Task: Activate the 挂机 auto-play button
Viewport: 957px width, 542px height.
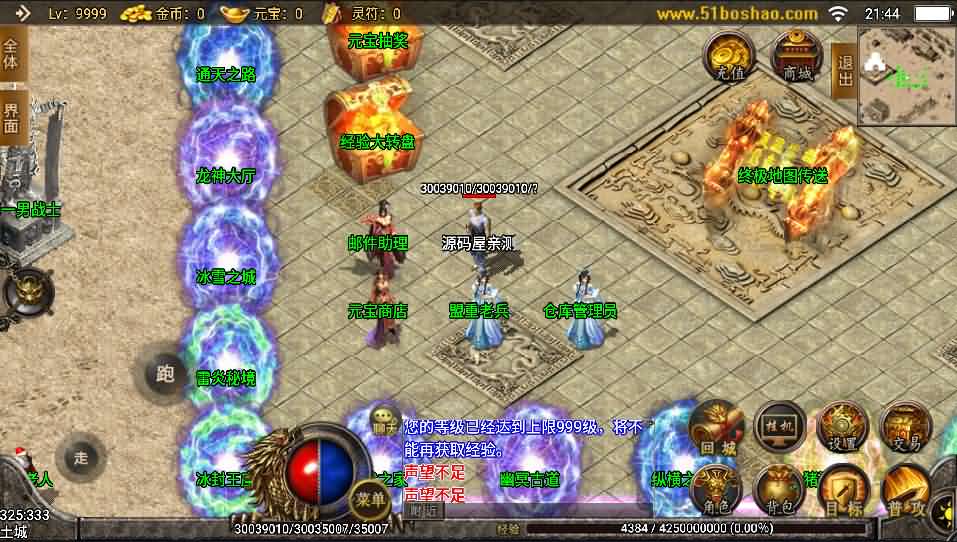Action: 779,428
